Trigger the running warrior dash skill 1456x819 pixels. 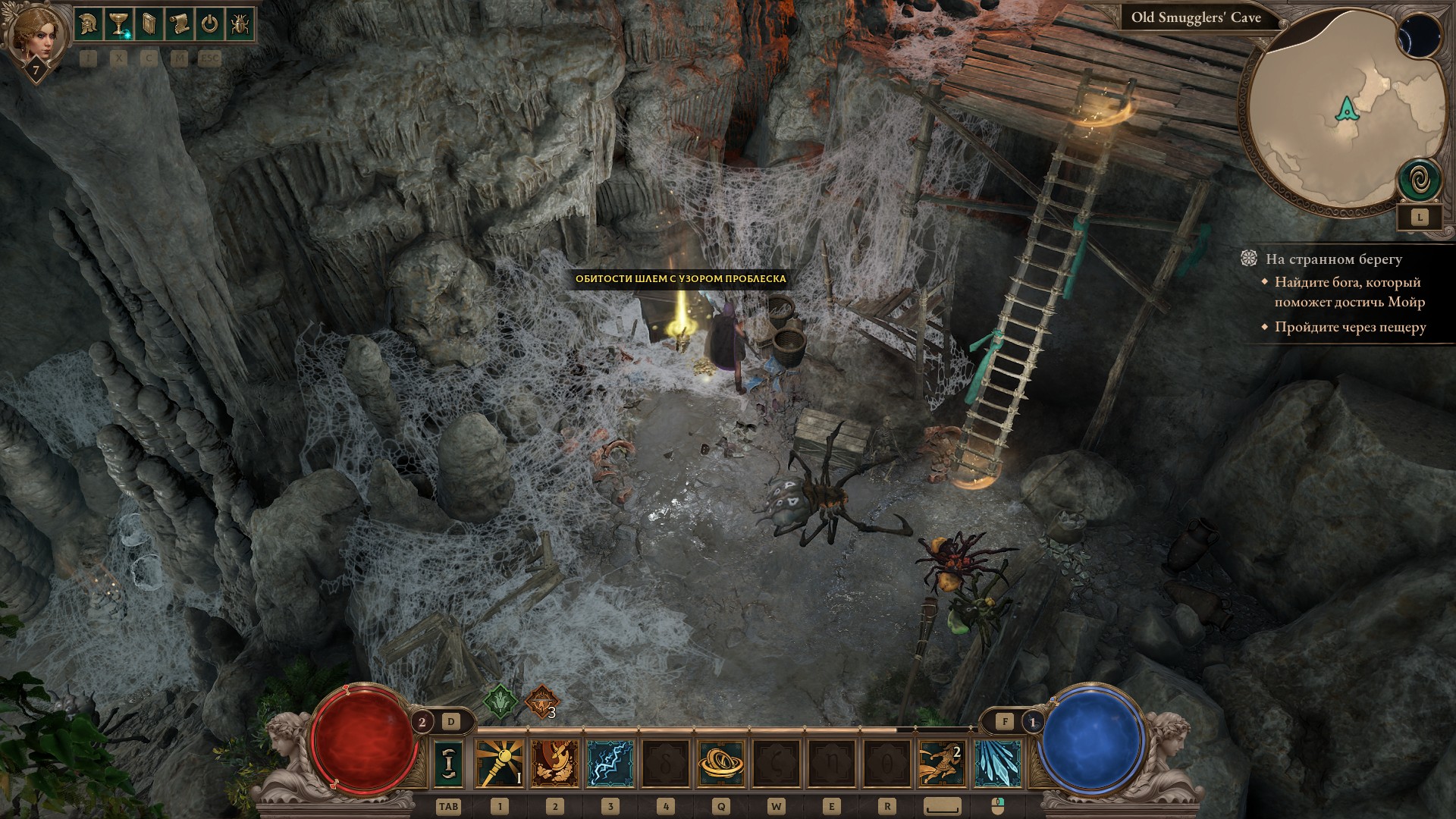[x=942, y=763]
